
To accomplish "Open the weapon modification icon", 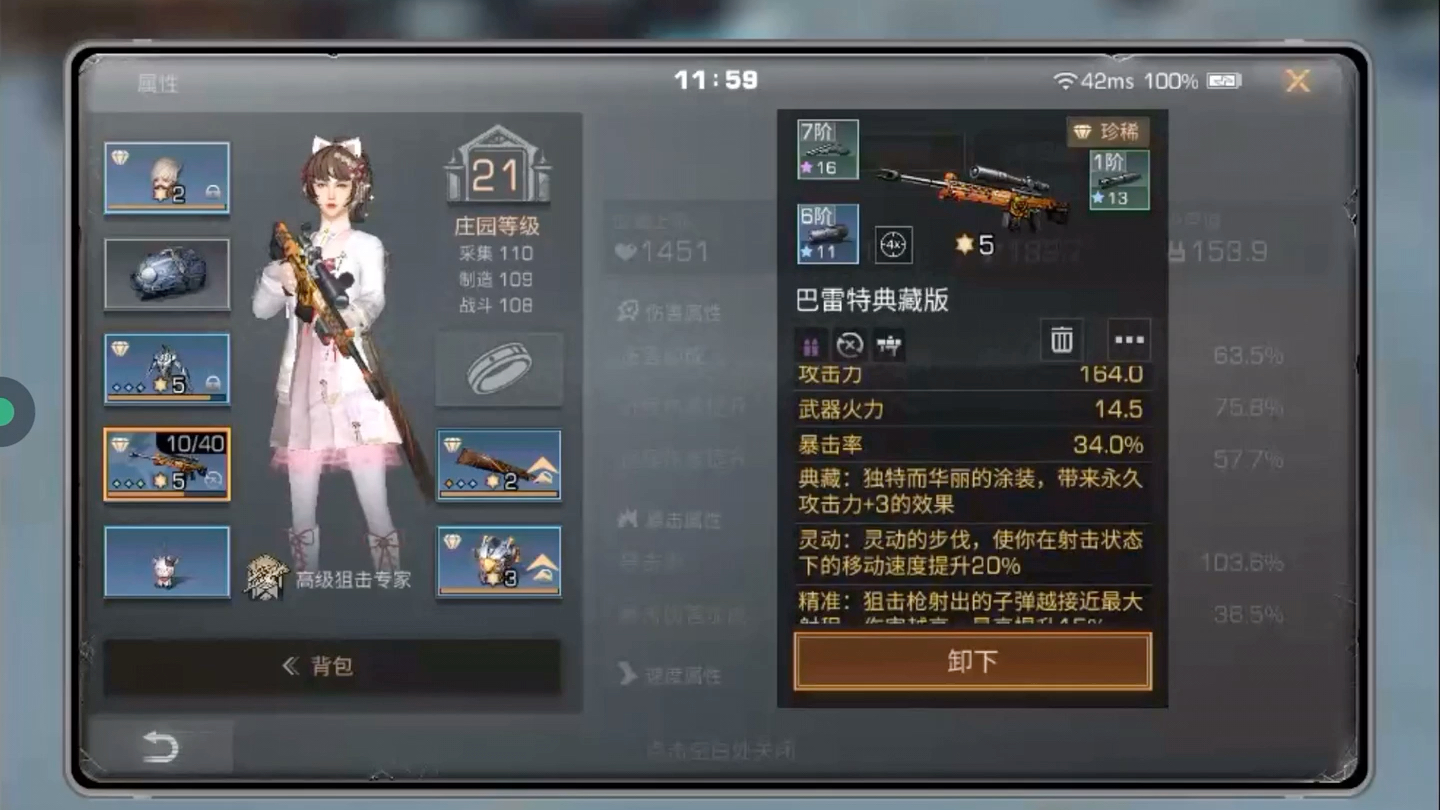I will point(889,344).
